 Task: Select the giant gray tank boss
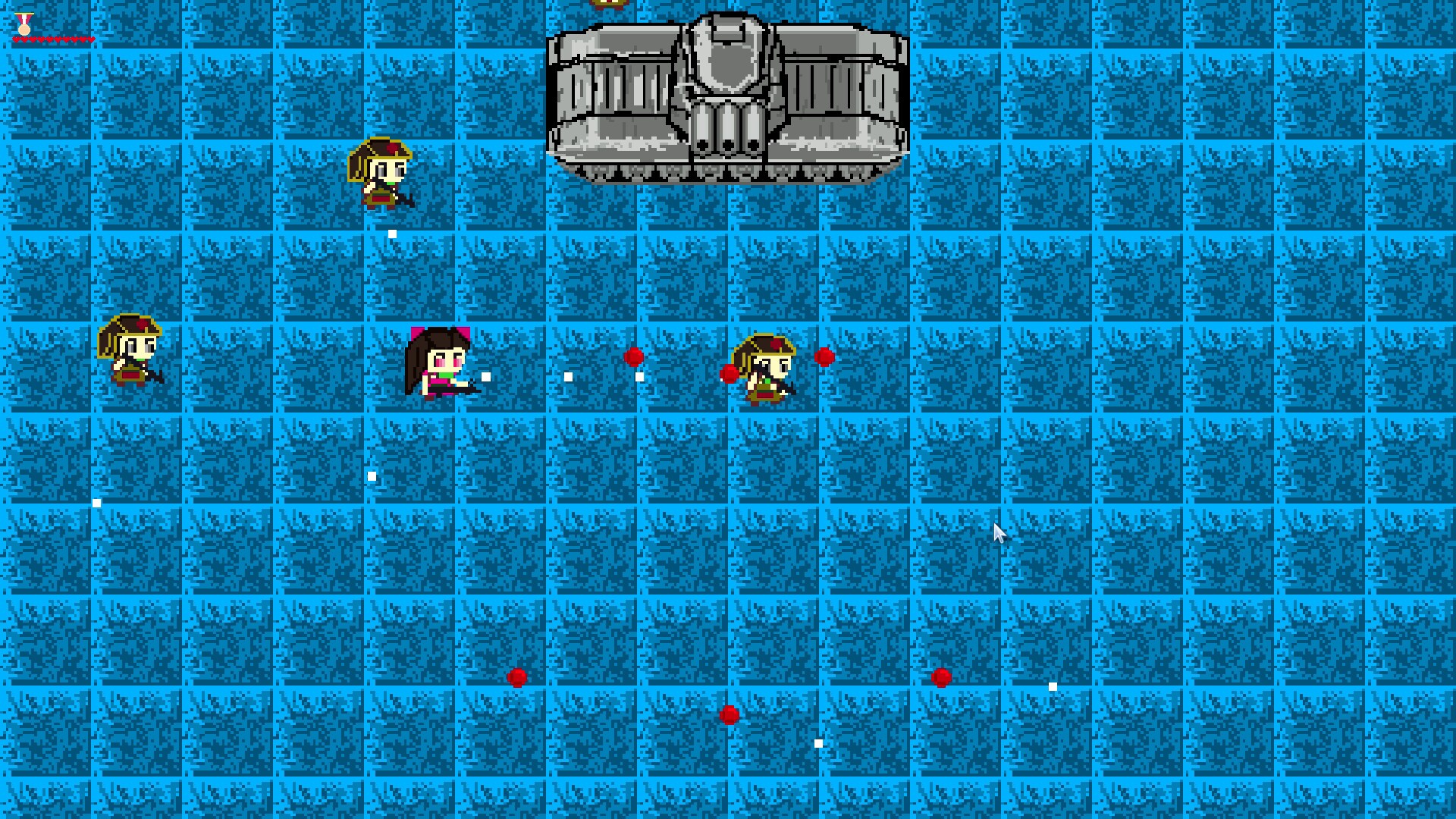[x=728, y=99]
